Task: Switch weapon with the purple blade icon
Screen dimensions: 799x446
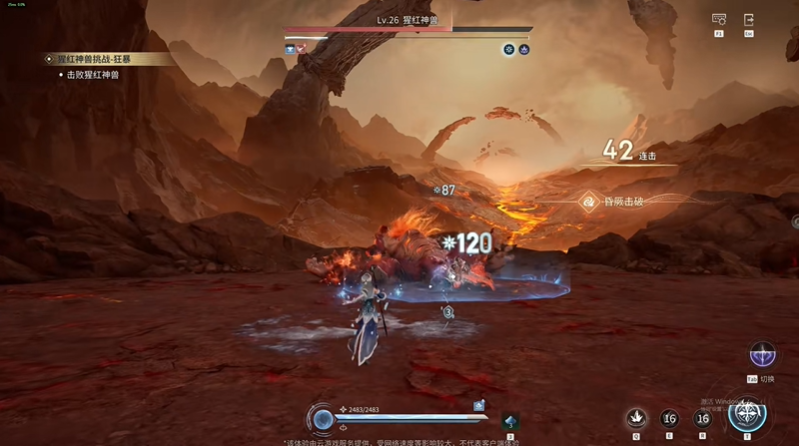Action: [762, 355]
